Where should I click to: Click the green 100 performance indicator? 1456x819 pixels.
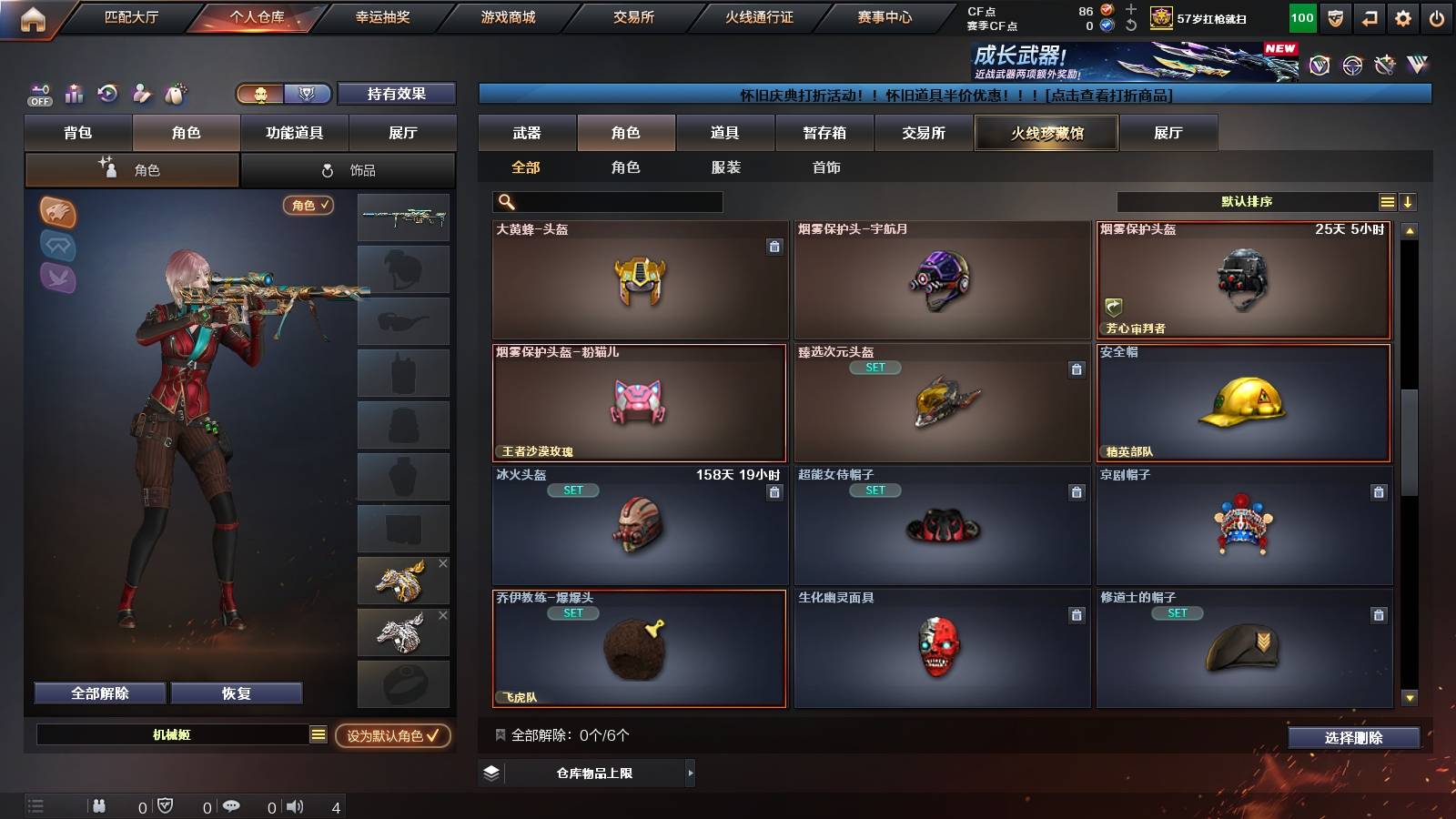[x=1301, y=16]
